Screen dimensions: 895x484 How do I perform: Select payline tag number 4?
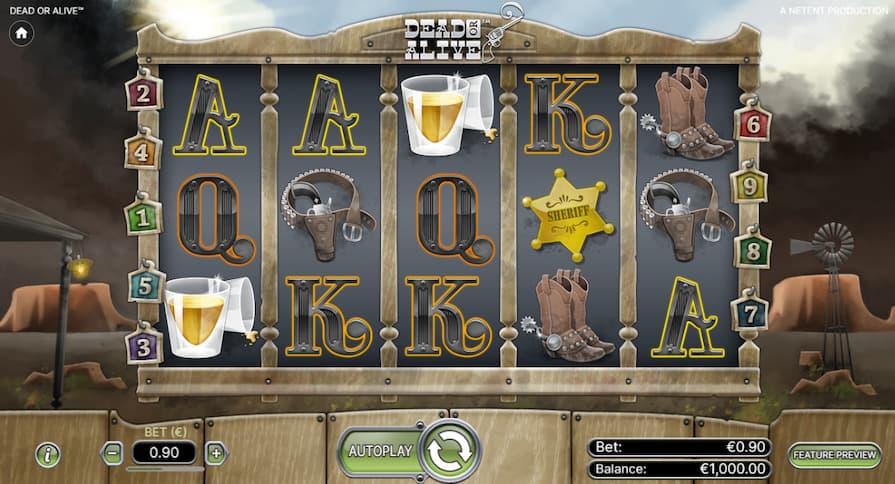[x=143, y=154]
